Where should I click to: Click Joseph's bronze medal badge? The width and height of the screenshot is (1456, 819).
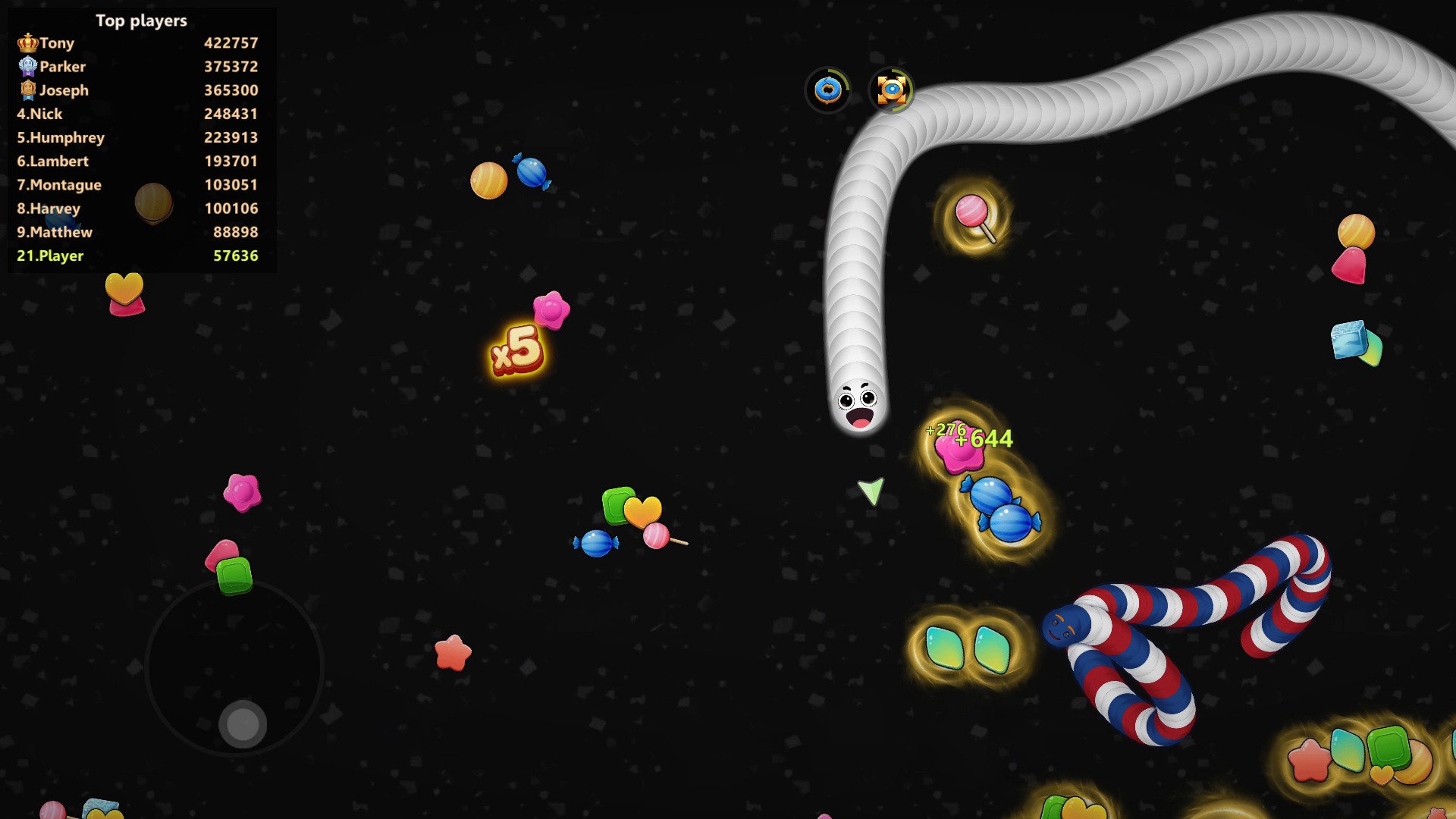point(28,90)
